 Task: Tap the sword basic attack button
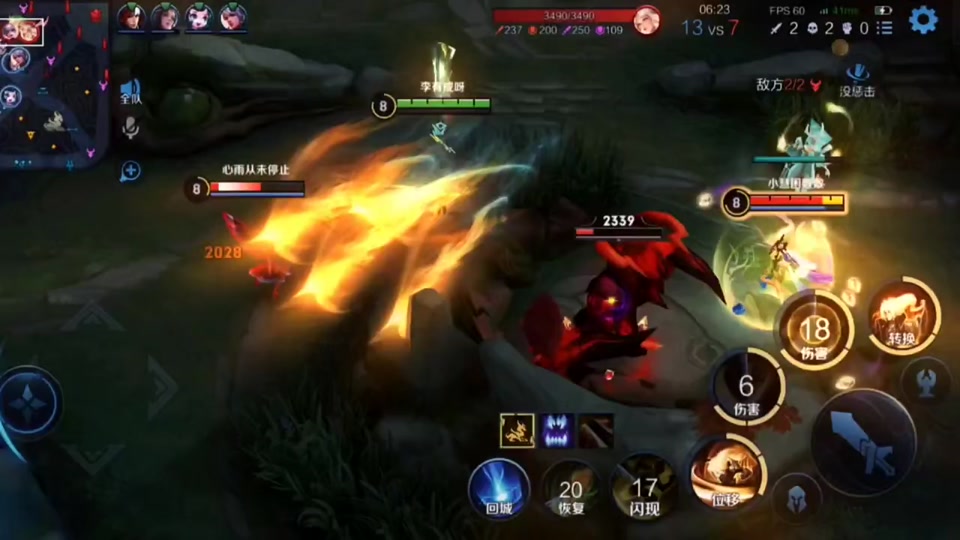[x=862, y=441]
